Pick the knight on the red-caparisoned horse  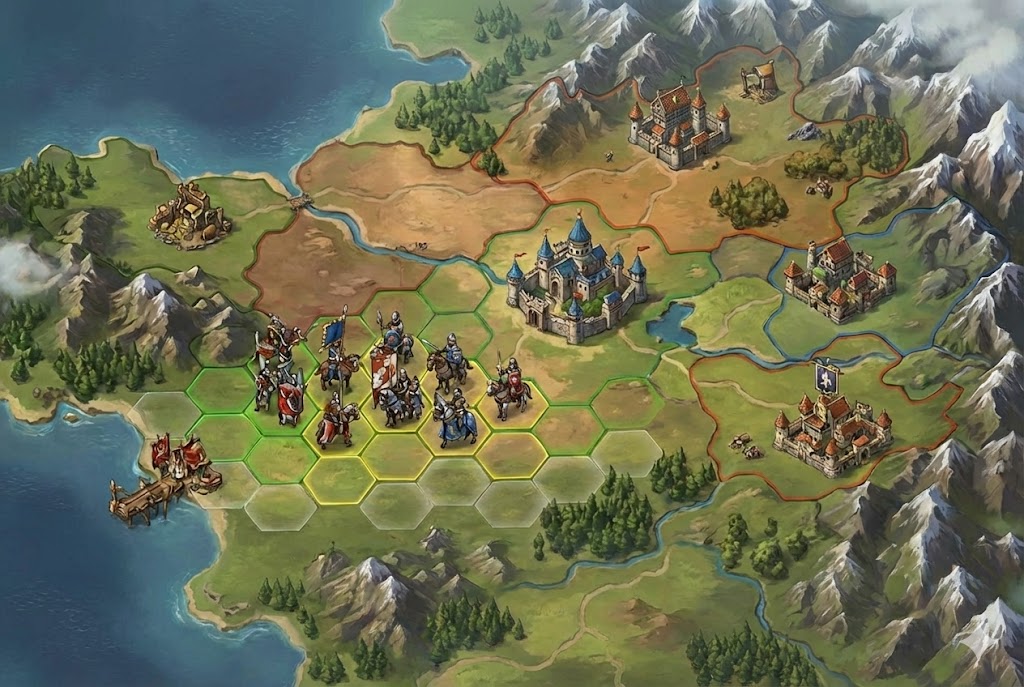(x=334, y=425)
